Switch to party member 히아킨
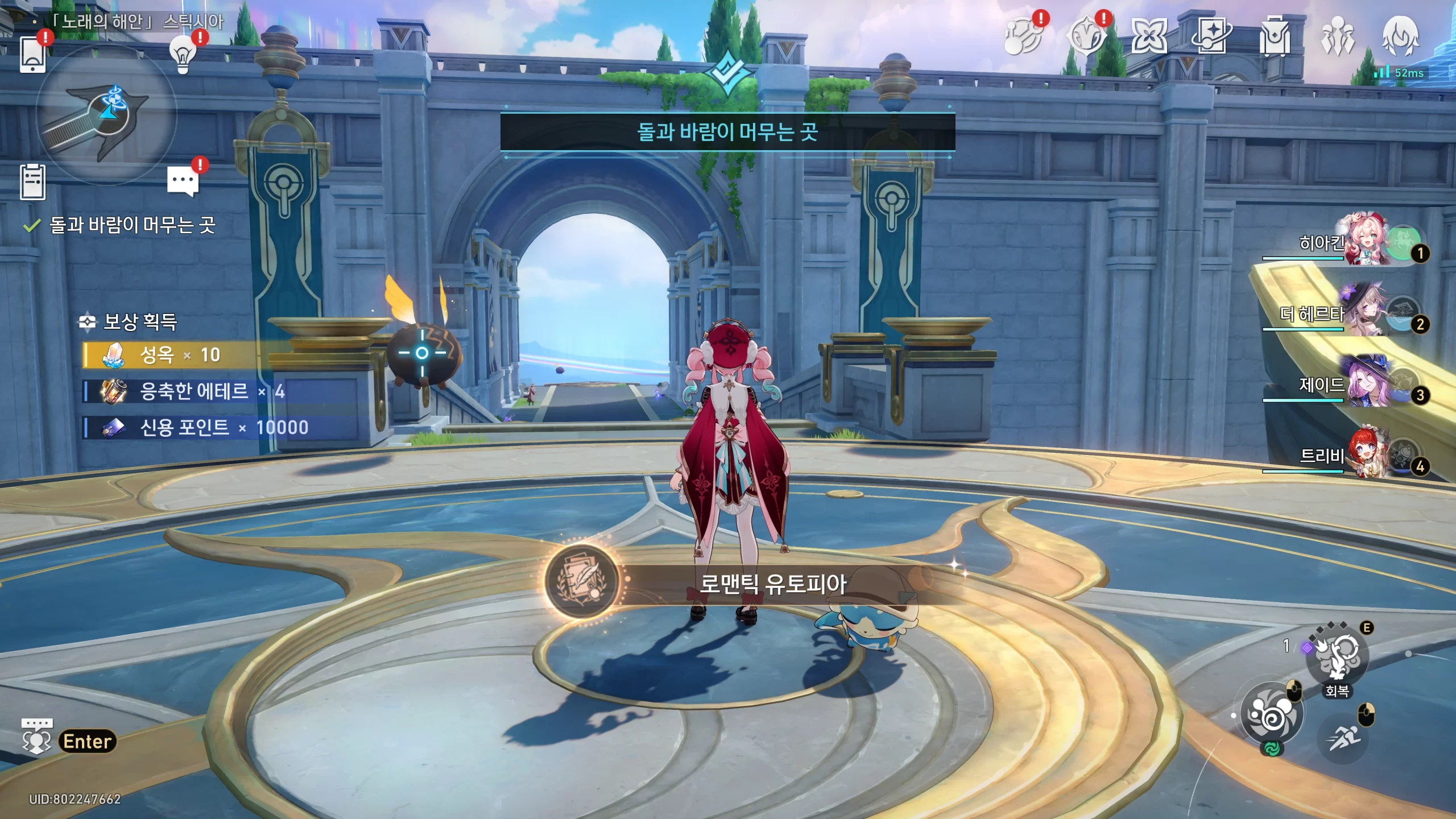Image resolution: width=1456 pixels, height=819 pixels. [x=1365, y=241]
